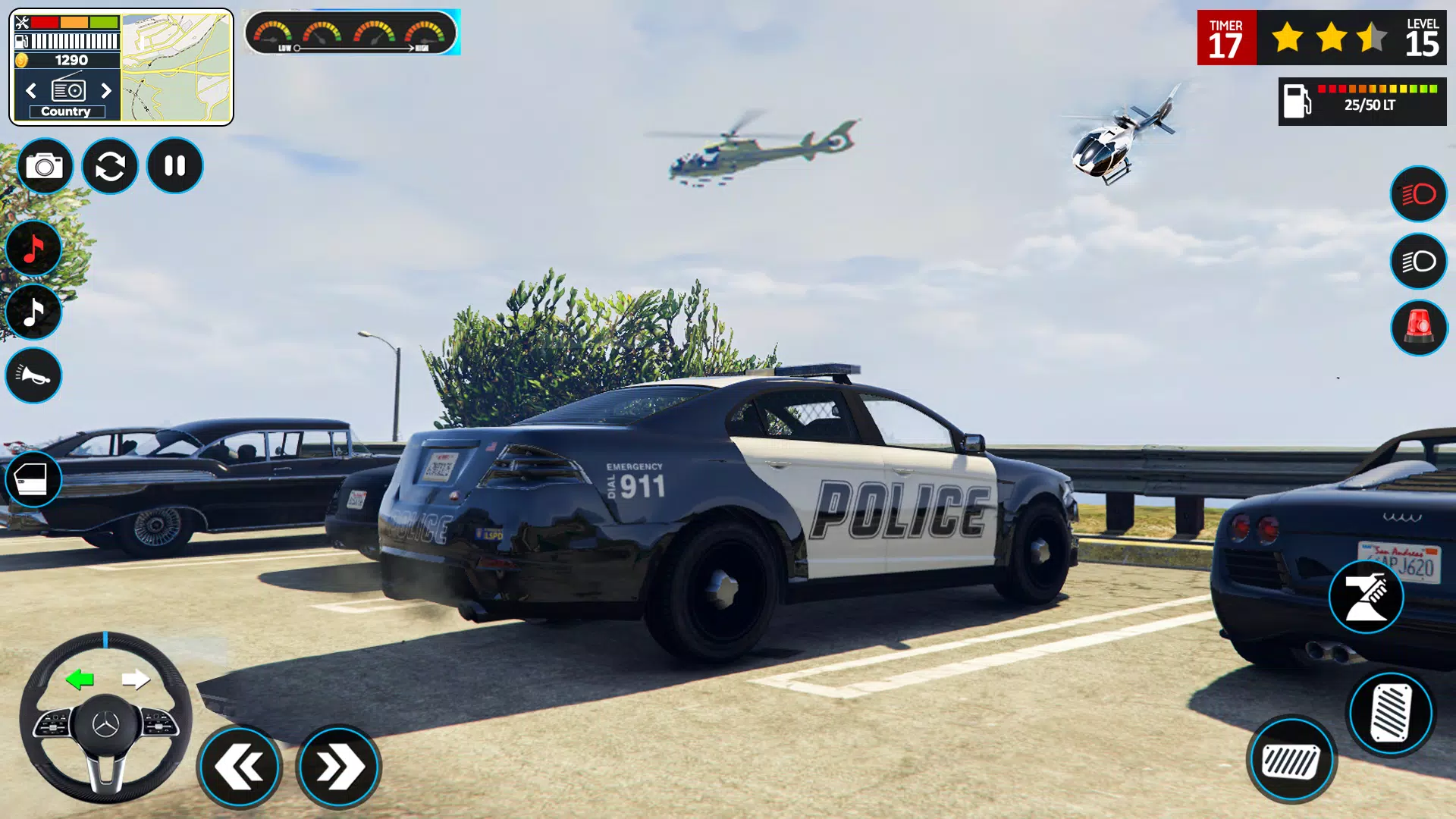
Task: Pause the game
Action: click(176, 166)
